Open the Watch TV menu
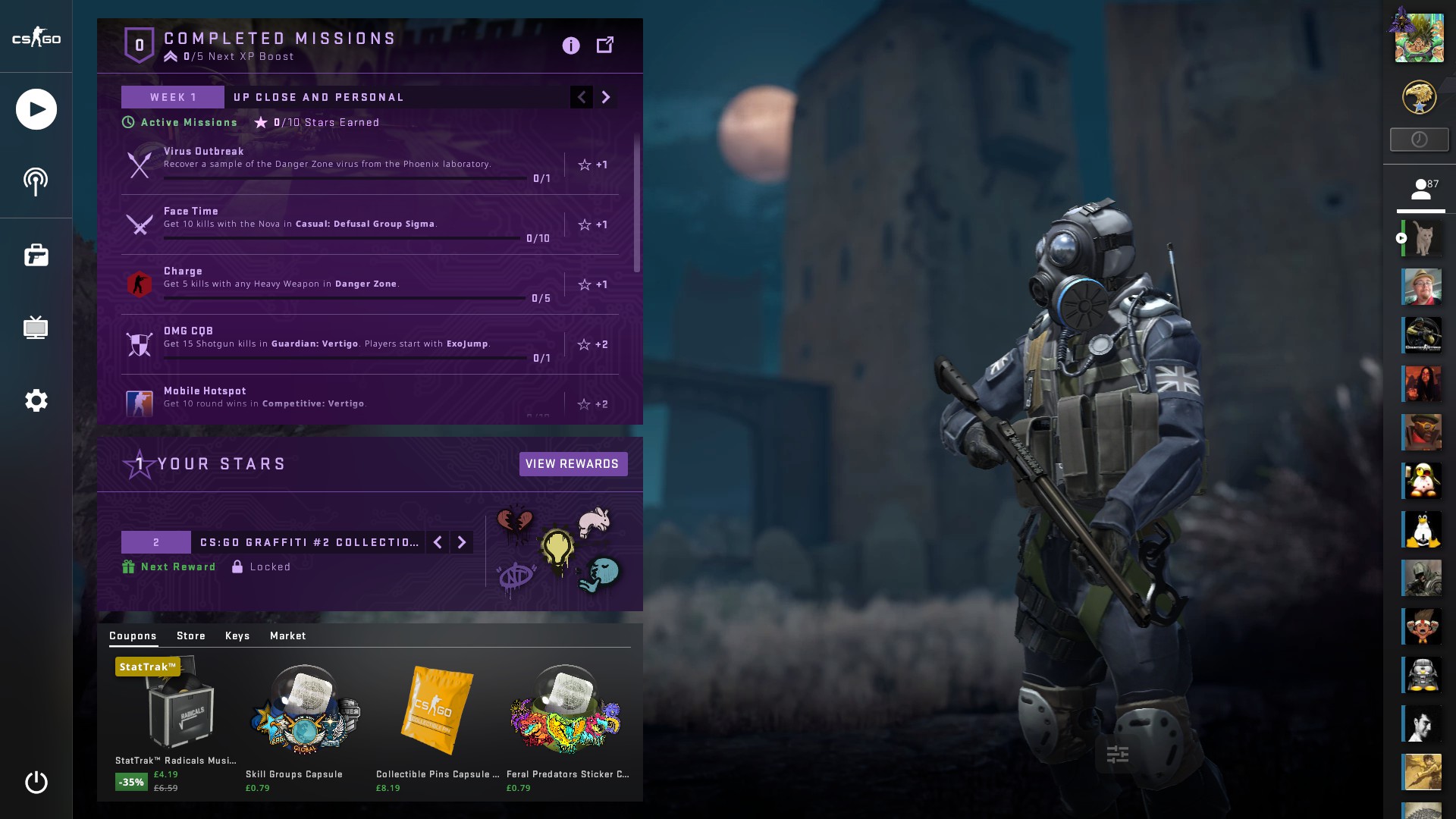 click(x=36, y=328)
